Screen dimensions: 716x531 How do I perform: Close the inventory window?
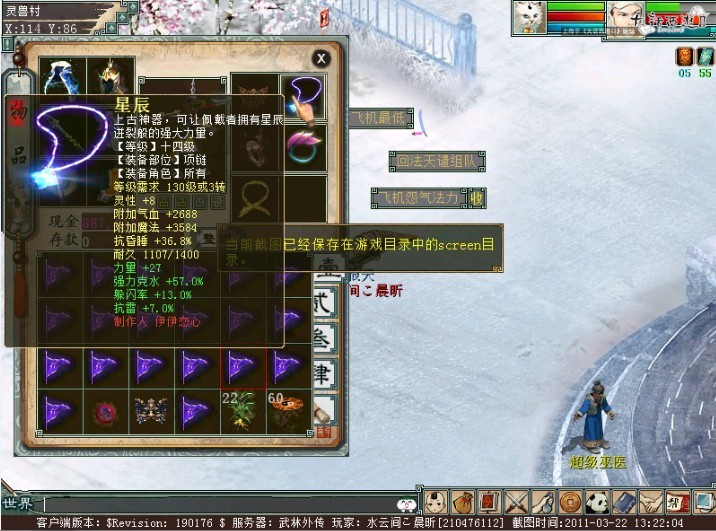click(x=320, y=59)
